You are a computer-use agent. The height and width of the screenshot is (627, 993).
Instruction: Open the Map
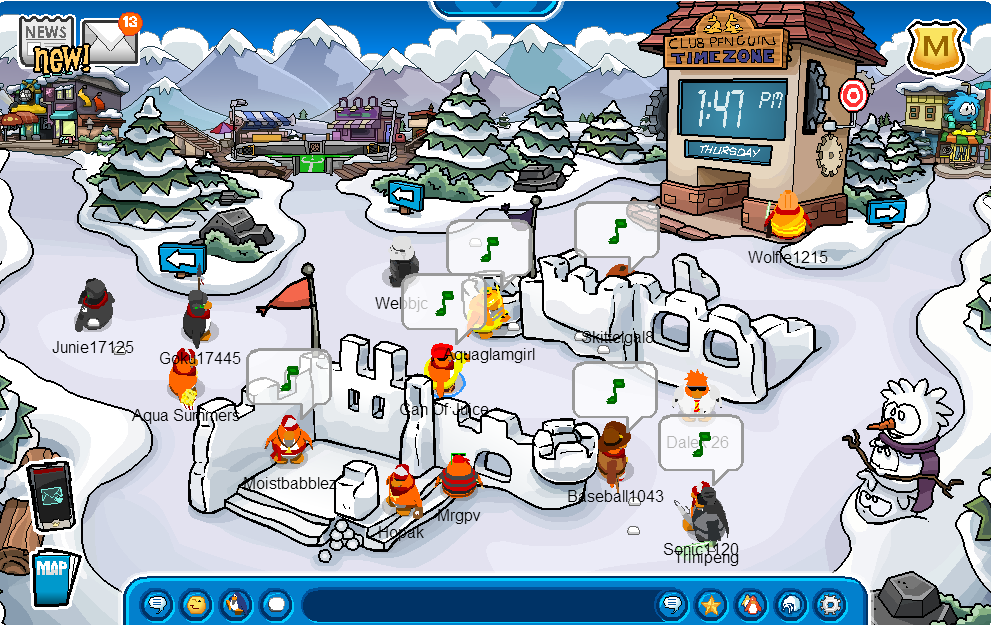[51, 576]
